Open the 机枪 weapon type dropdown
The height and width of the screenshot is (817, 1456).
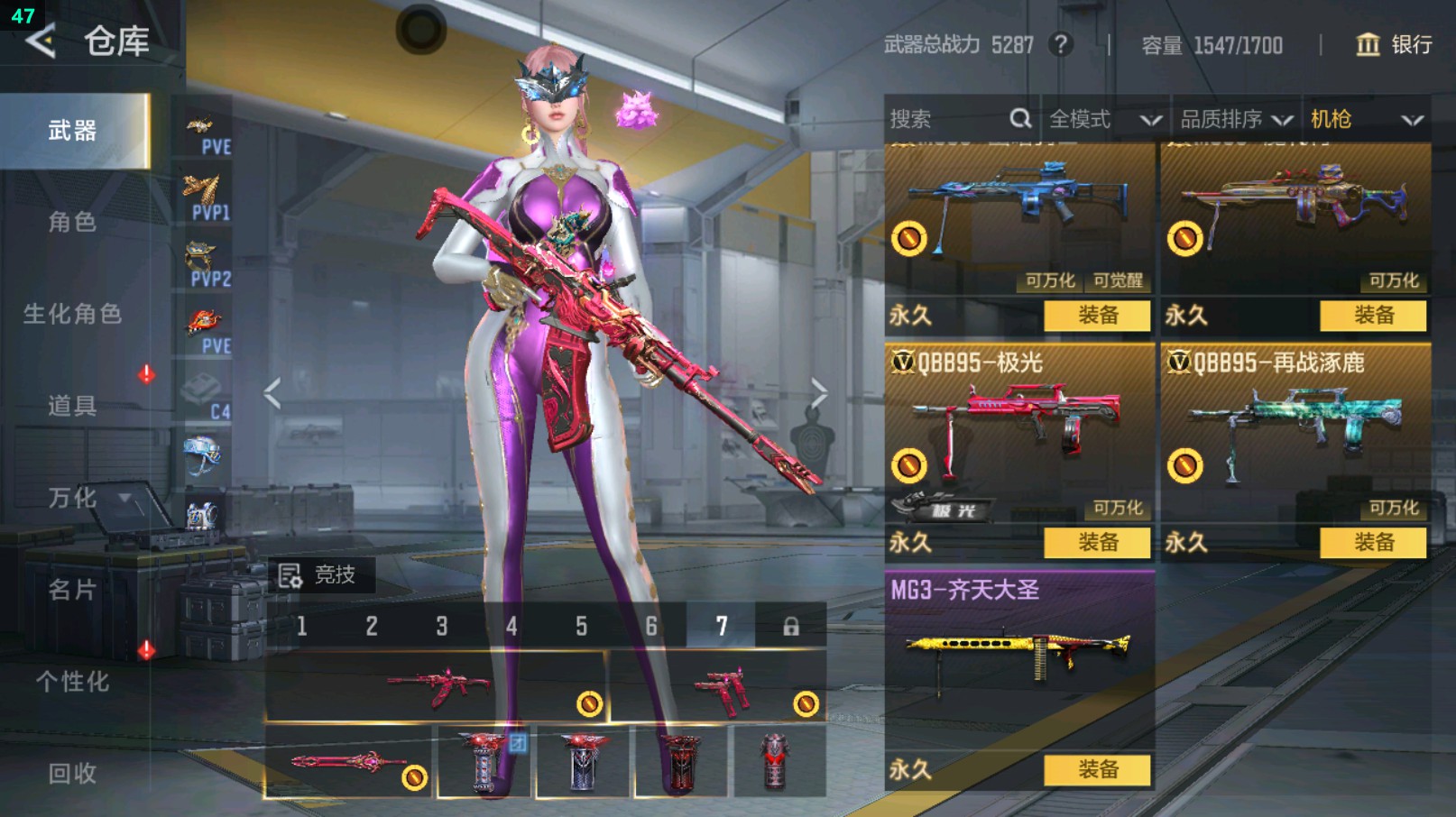(1366, 119)
